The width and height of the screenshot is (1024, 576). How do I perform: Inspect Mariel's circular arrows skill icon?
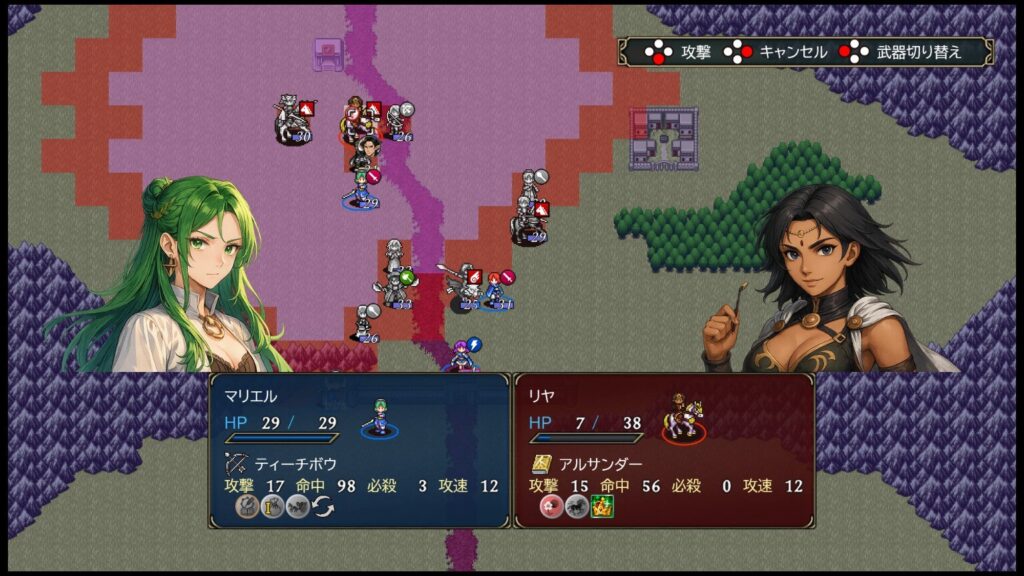tap(324, 507)
